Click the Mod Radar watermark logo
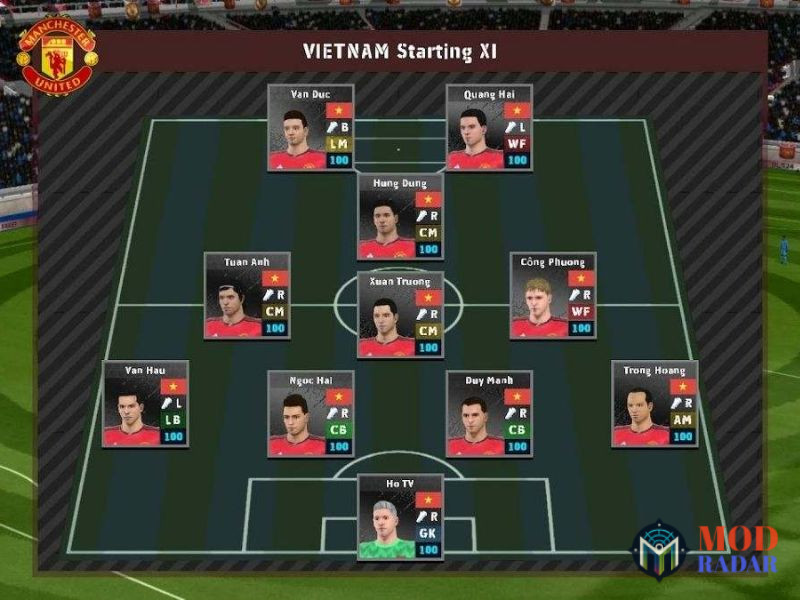The image size is (800, 600). click(x=705, y=550)
